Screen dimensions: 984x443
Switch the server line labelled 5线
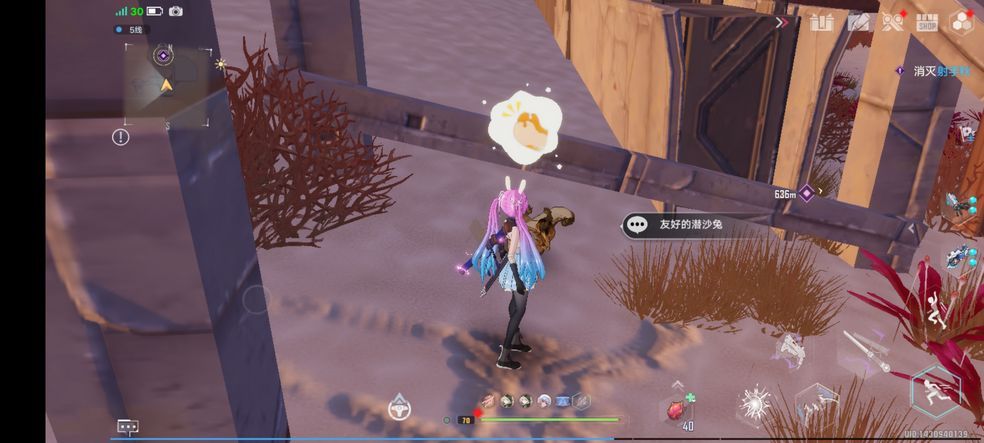click(x=129, y=30)
